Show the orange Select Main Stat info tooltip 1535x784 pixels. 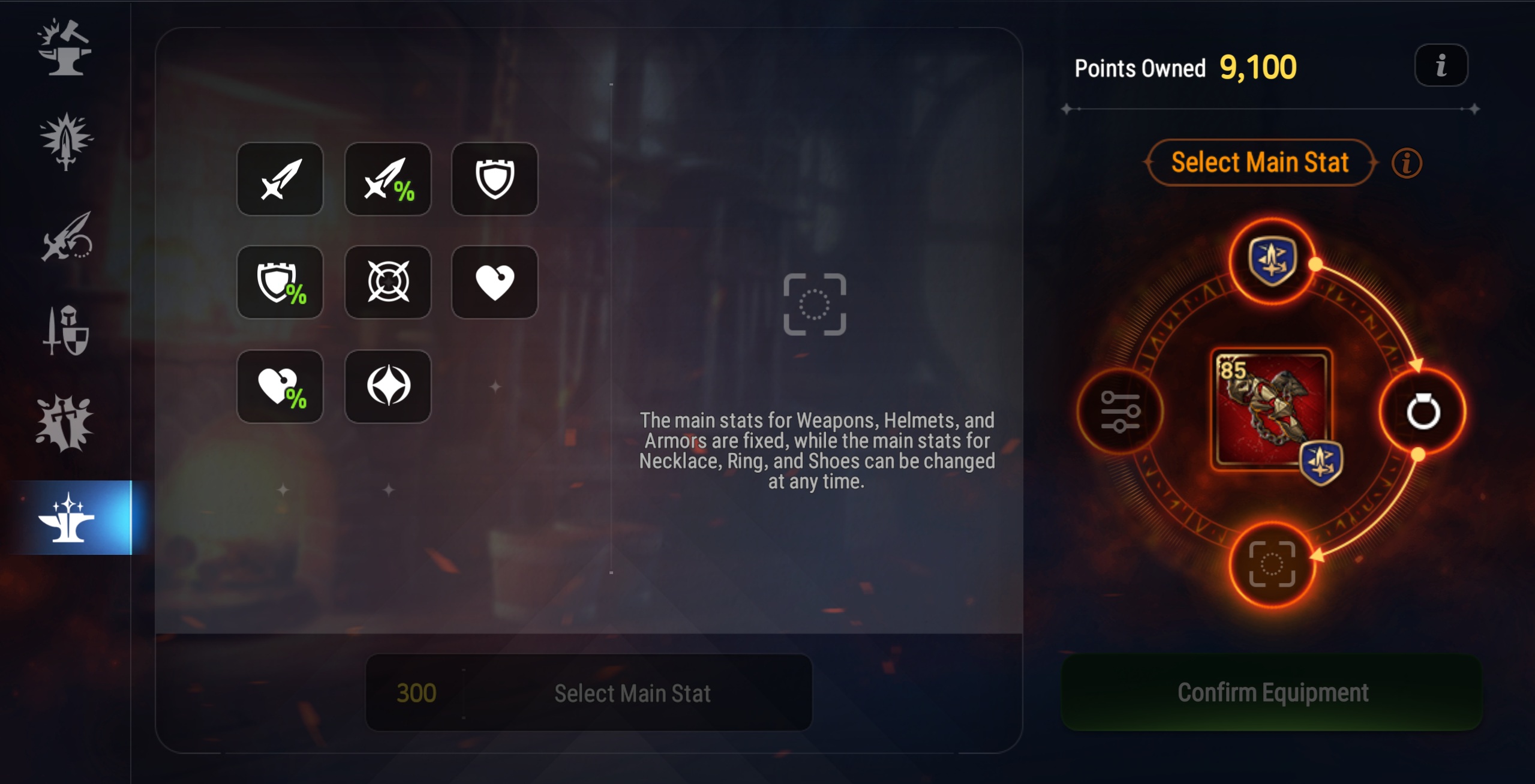click(1406, 163)
